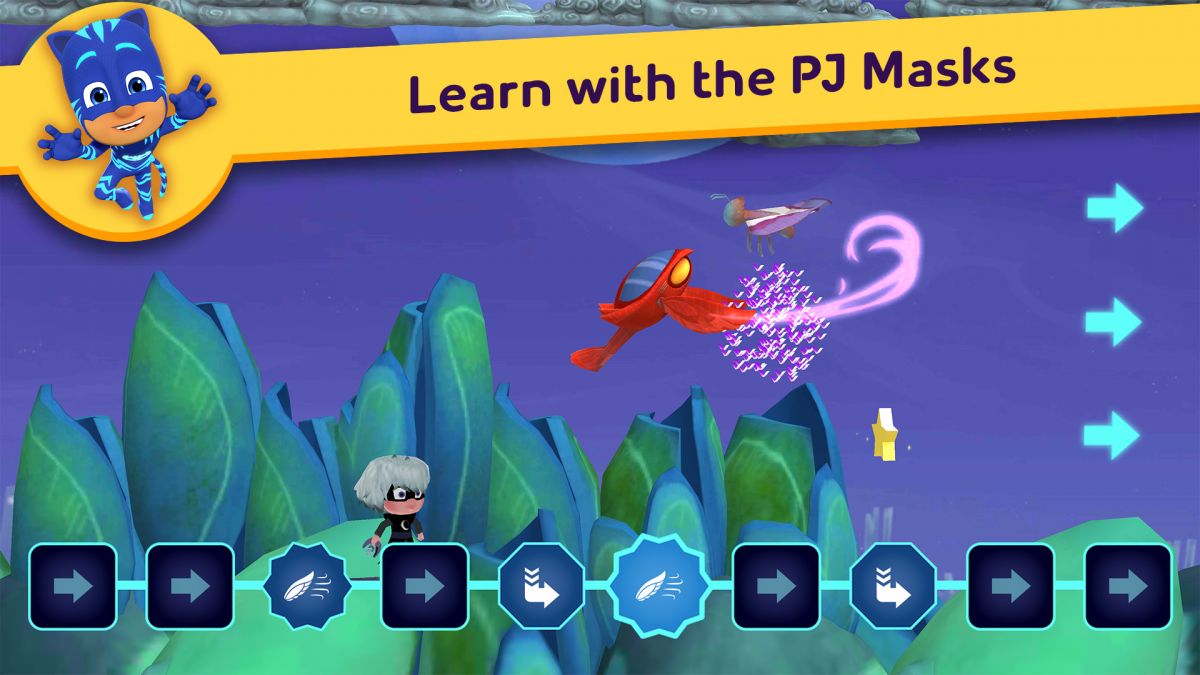Choose the dimmer dark-blue wing command tile
Screen dimensions: 1200x675
tap(306, 586)
